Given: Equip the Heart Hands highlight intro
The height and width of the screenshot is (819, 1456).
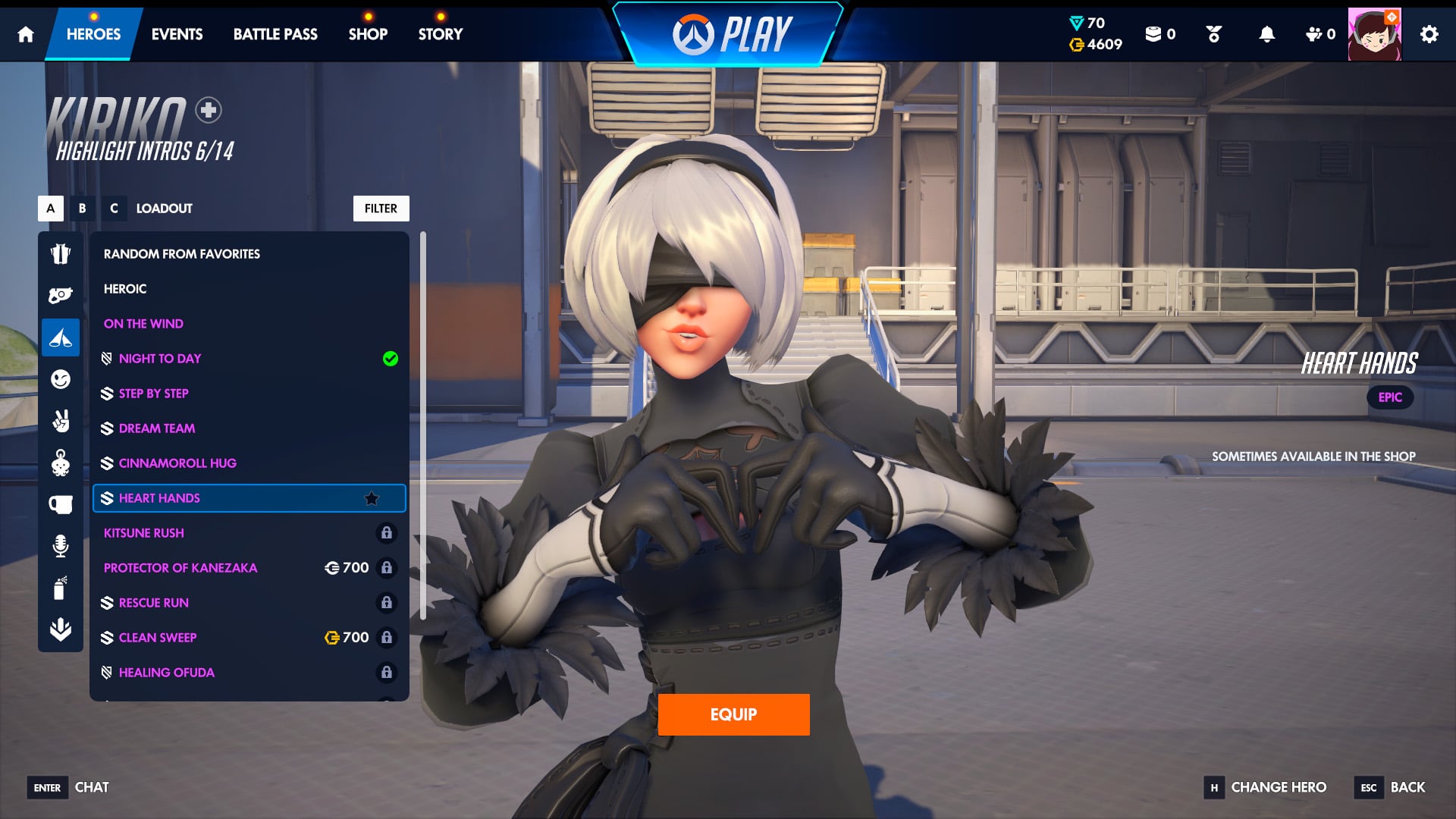Looking at the screenshot, I should pyautogui.click(x=733, y=714).
